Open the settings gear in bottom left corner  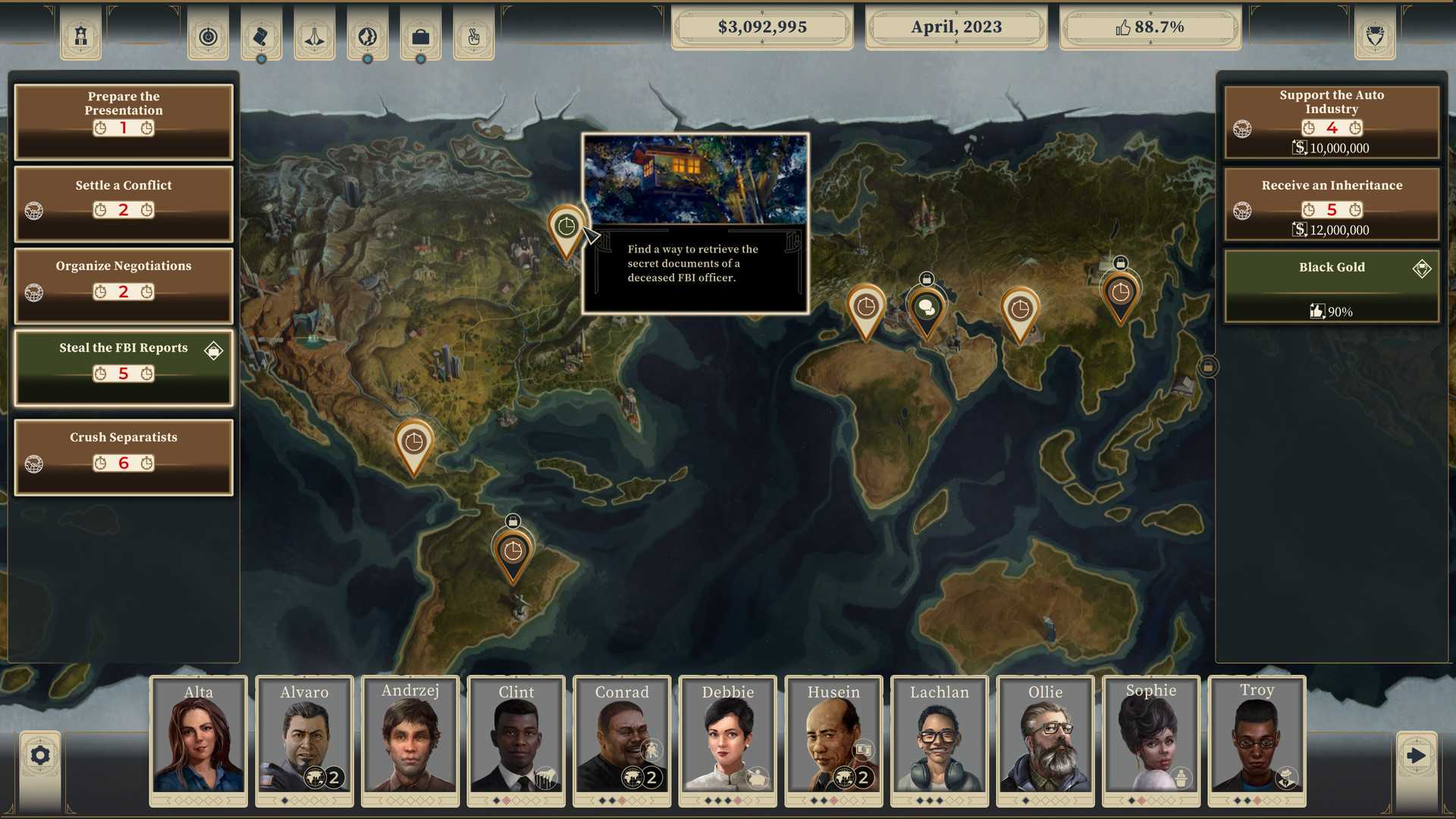(x=39, y=755)
